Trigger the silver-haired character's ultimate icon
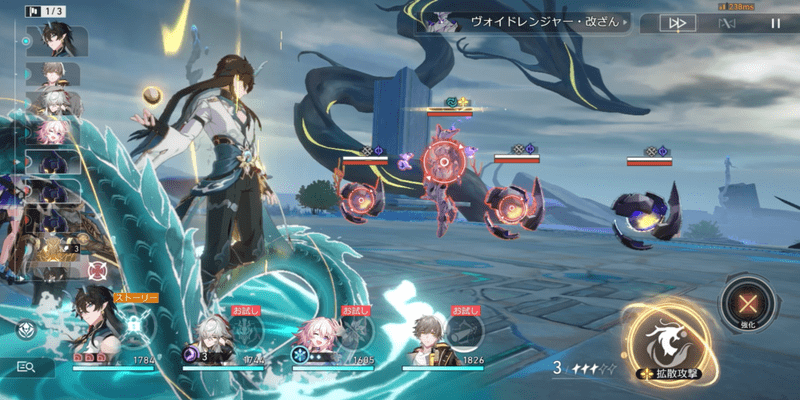Image resolution: width=800 pixels, height=400 pixels. click(x=245, y=330)
